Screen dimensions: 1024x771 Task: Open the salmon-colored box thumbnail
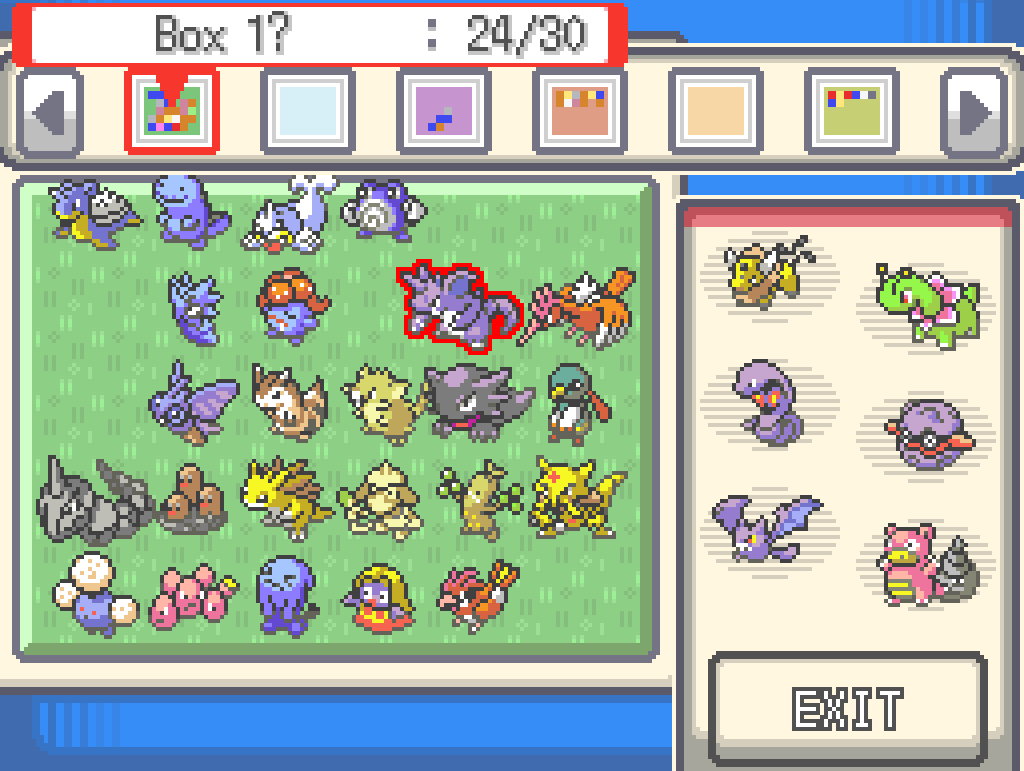[x=579, y=110]
